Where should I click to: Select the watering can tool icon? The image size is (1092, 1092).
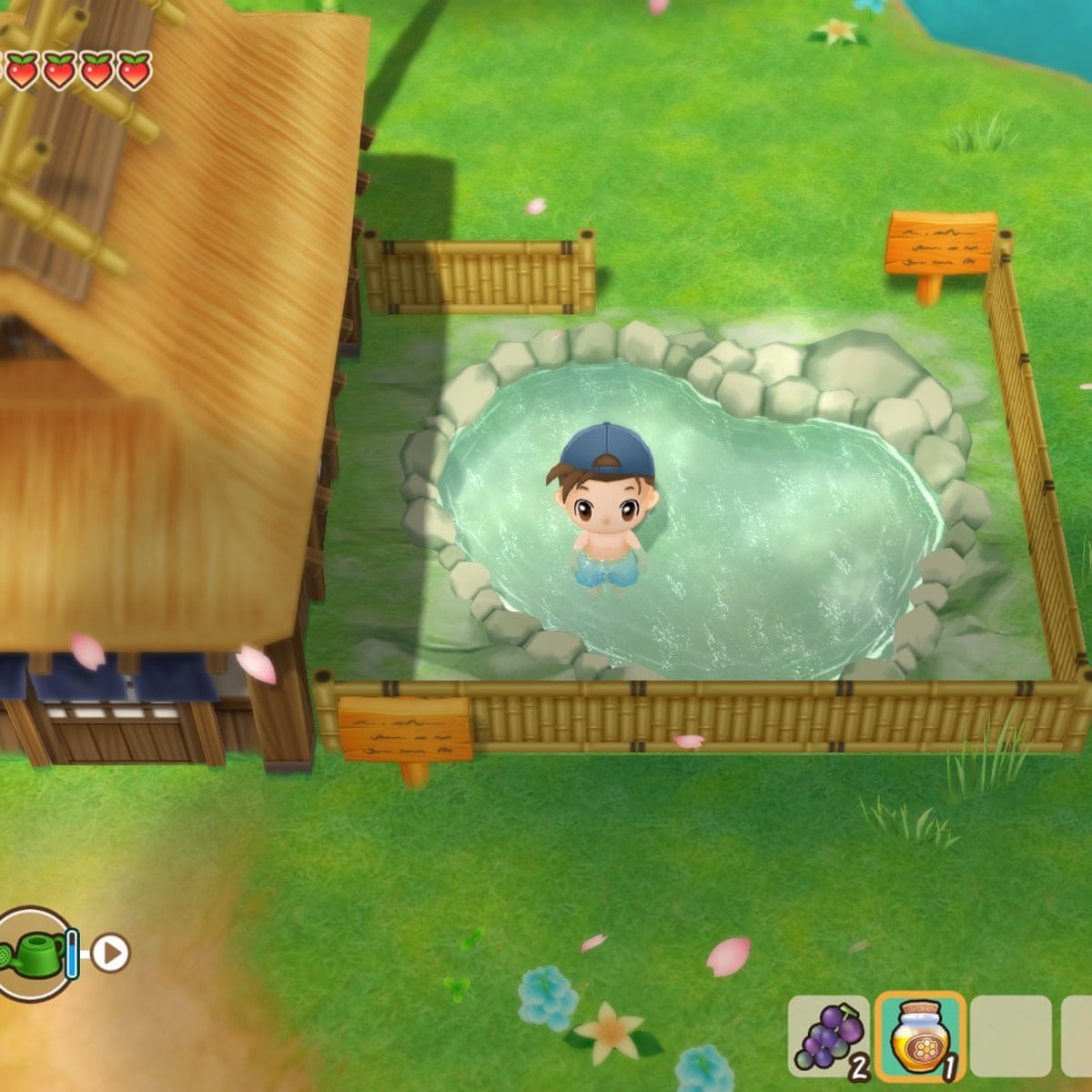pyautogui.click(x=35, y=954)
